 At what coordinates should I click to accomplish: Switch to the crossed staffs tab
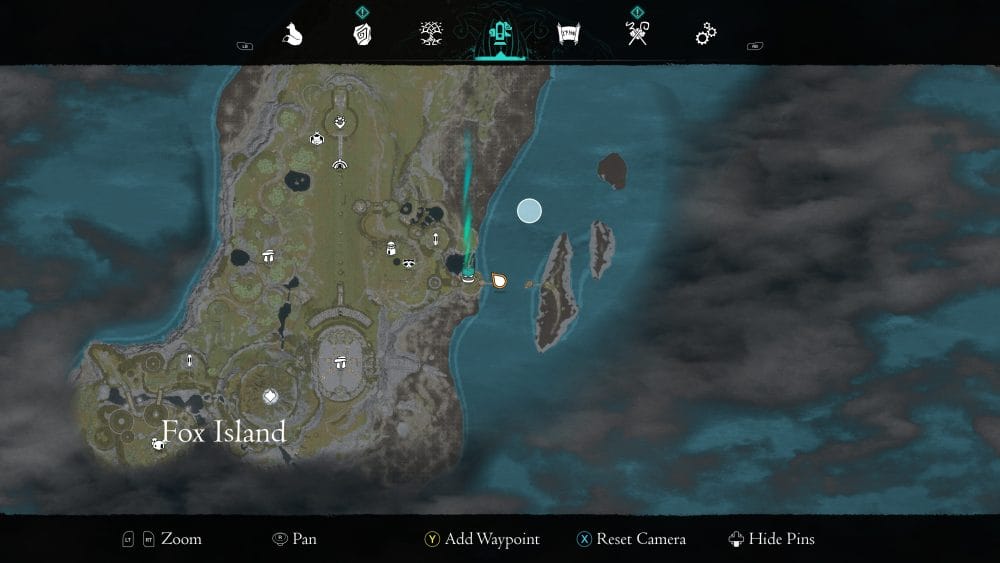636,35
